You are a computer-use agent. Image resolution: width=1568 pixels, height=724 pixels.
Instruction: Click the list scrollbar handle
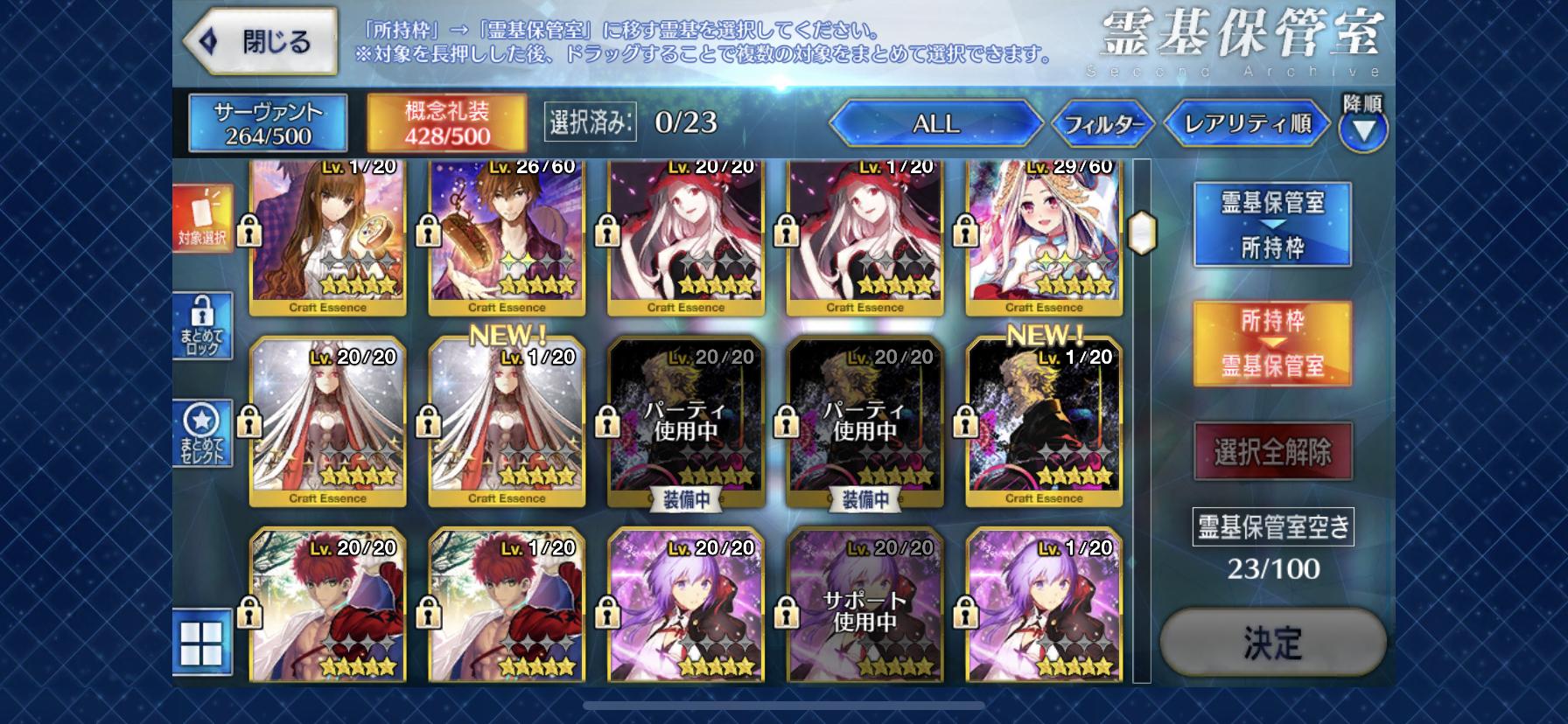coord(1142,232)
